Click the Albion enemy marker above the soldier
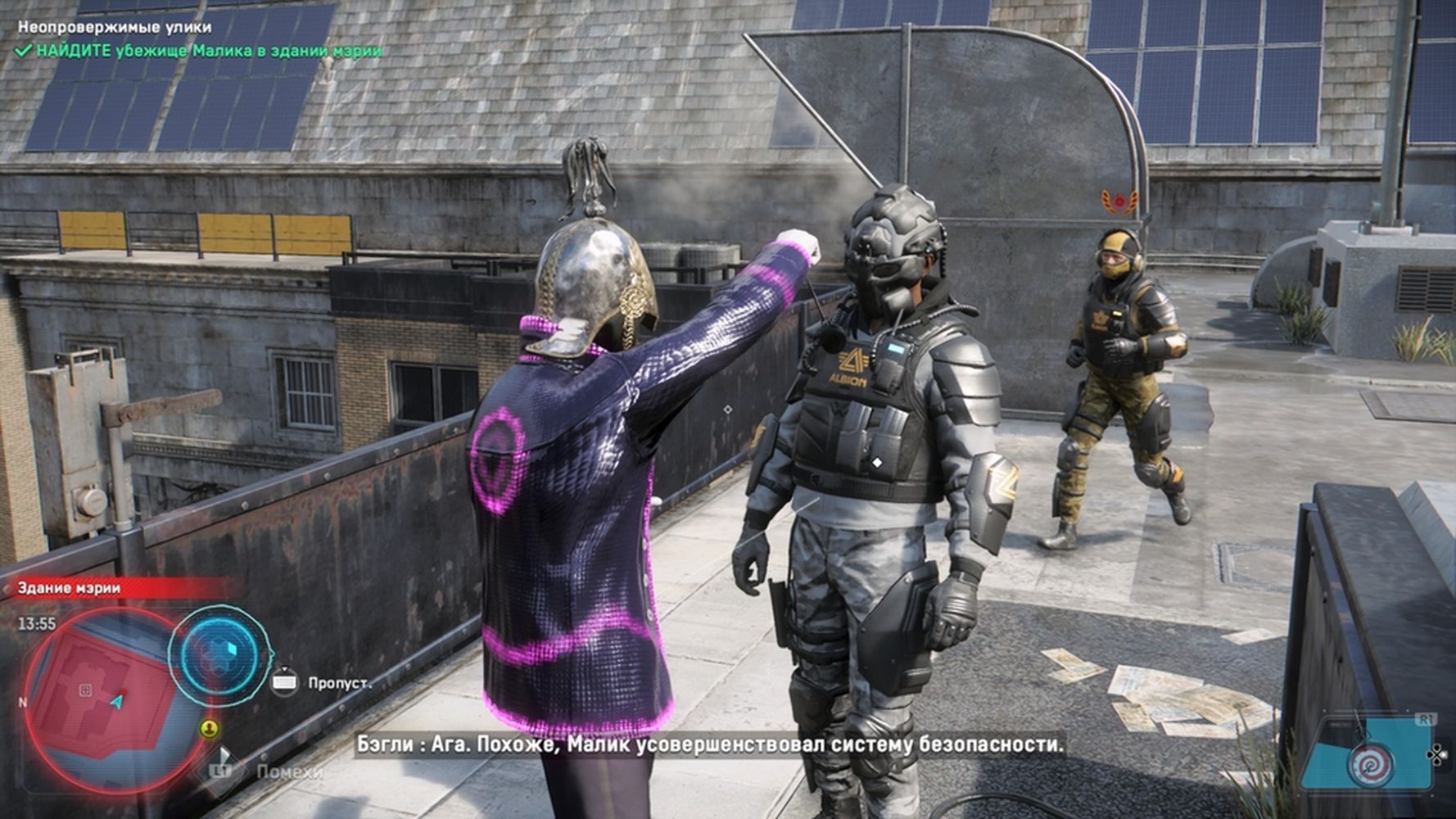 click(x=1118, y=200)
